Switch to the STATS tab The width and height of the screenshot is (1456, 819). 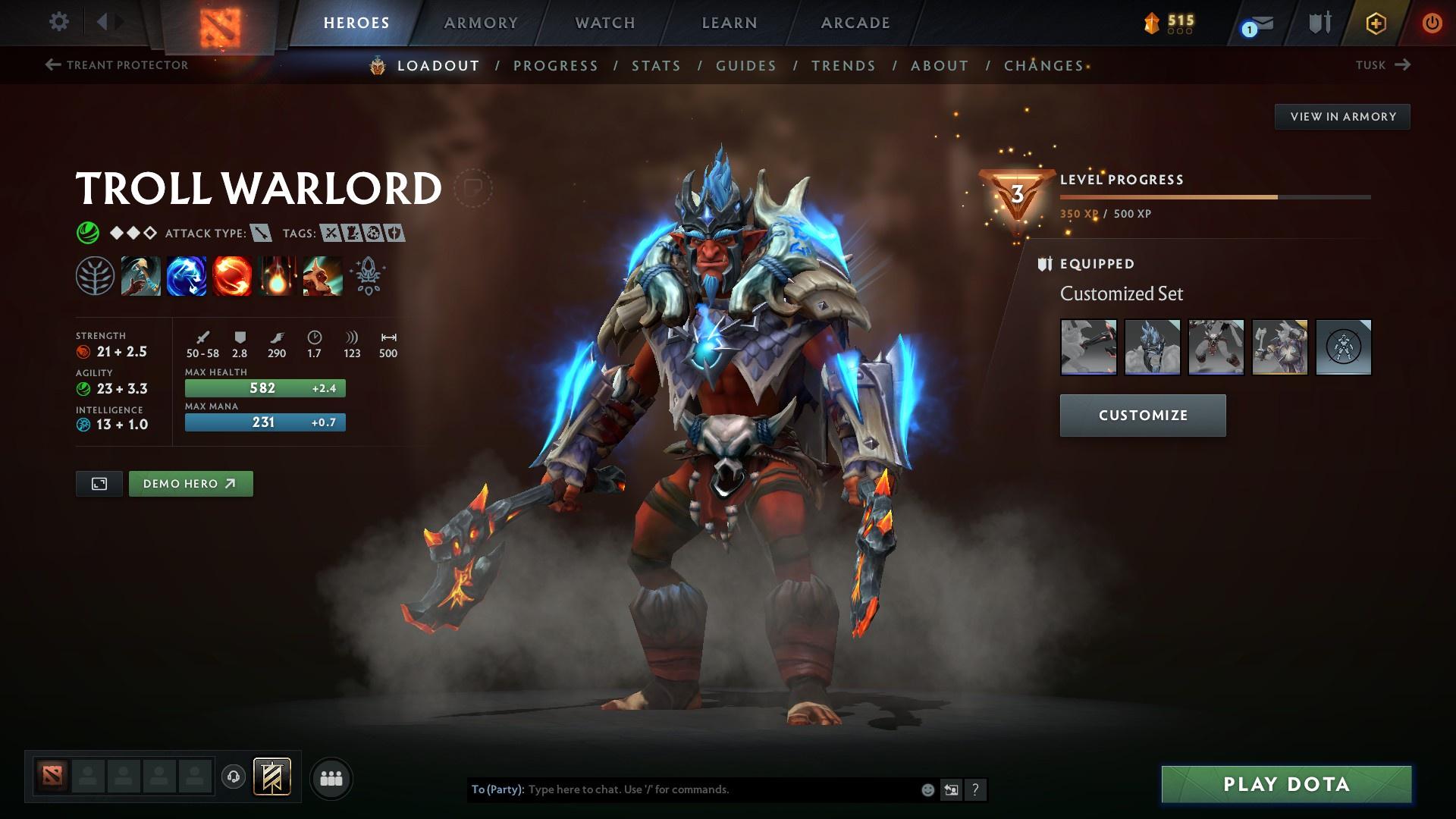[x=656, y=65]
